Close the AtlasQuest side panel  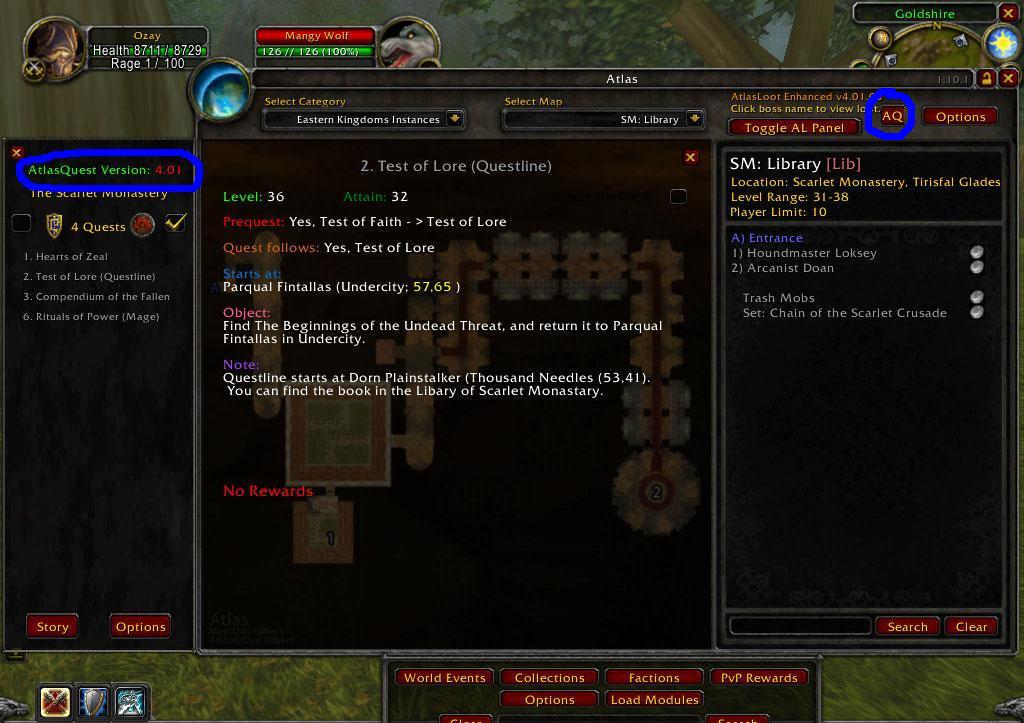[x=17, y=153]
